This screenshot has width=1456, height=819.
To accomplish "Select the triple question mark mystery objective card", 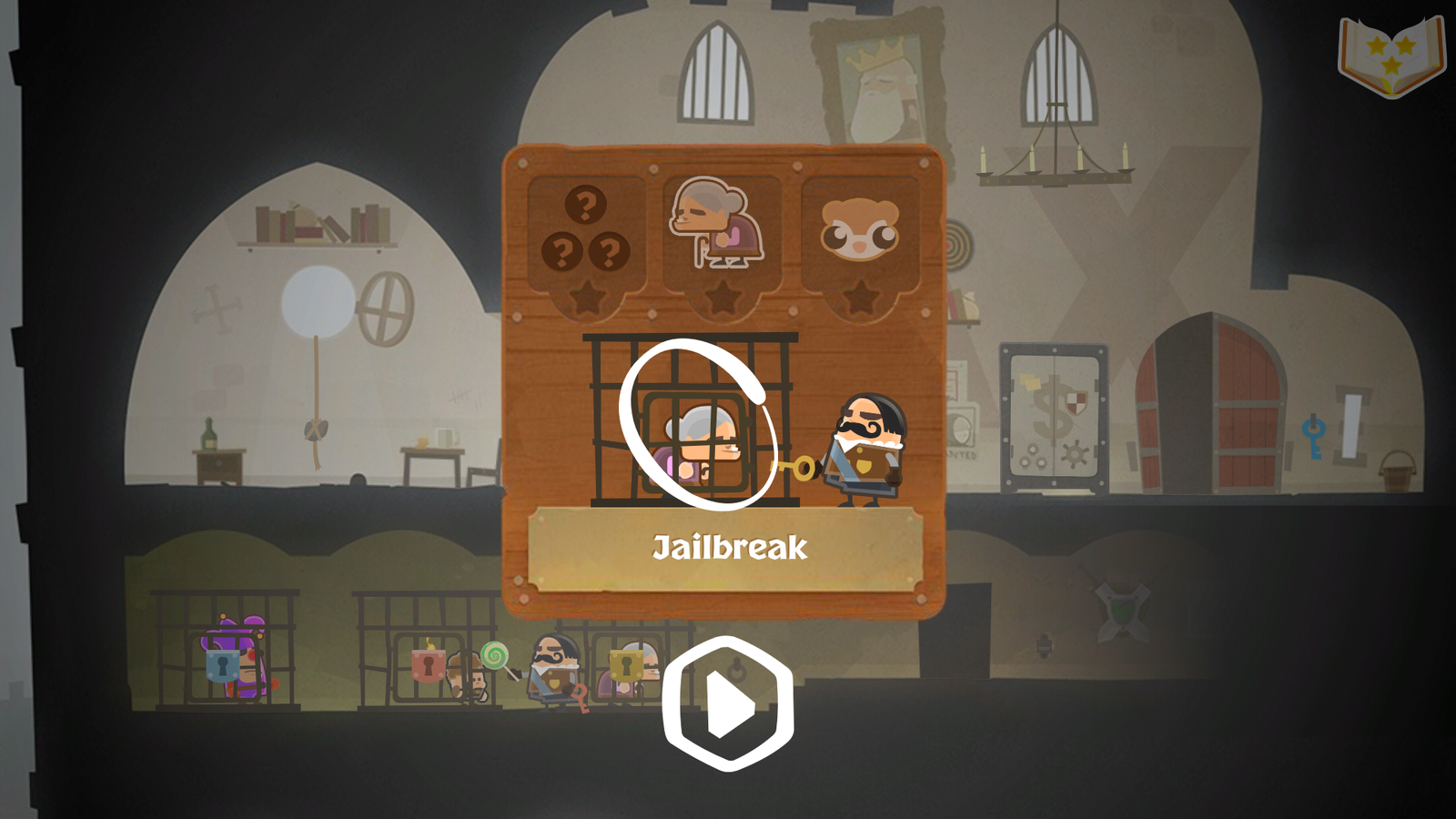I will click(587, 227).
